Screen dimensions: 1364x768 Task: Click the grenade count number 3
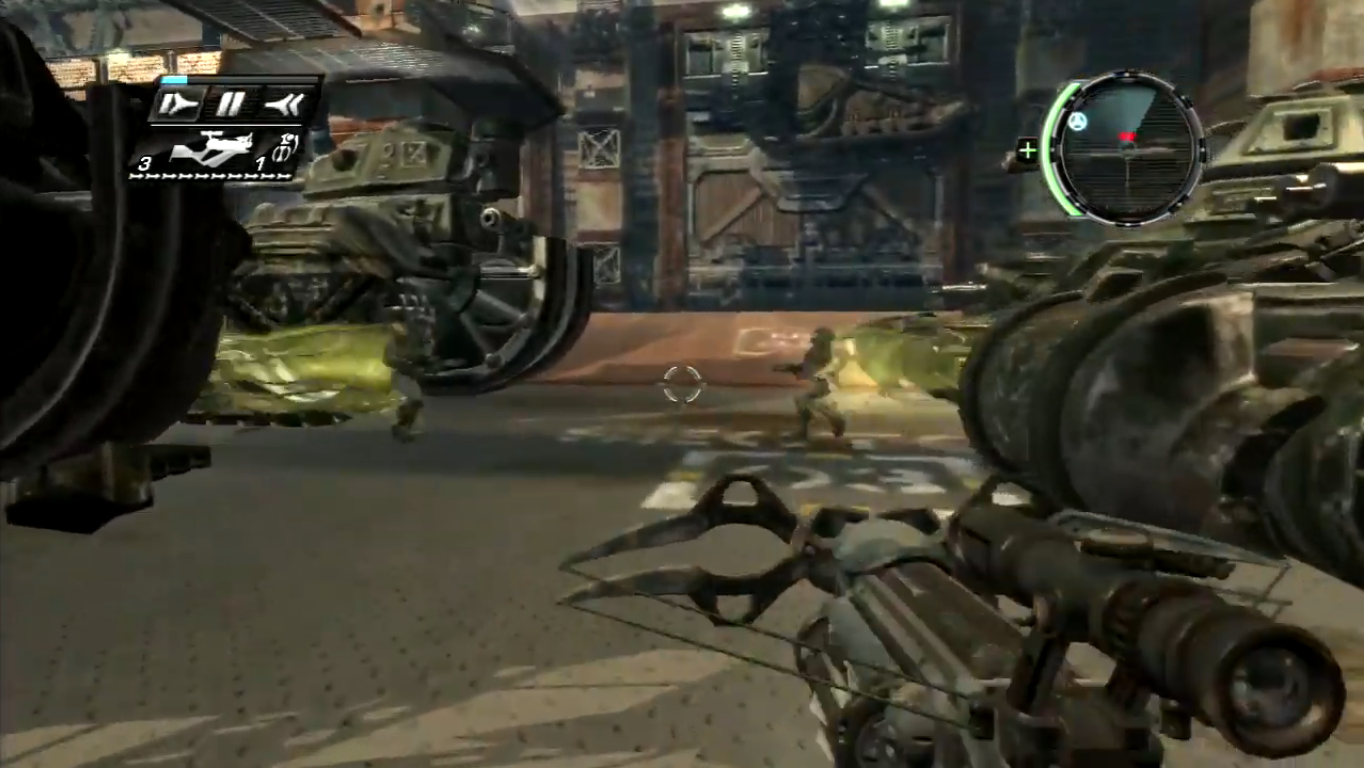[x=146, y=162]
